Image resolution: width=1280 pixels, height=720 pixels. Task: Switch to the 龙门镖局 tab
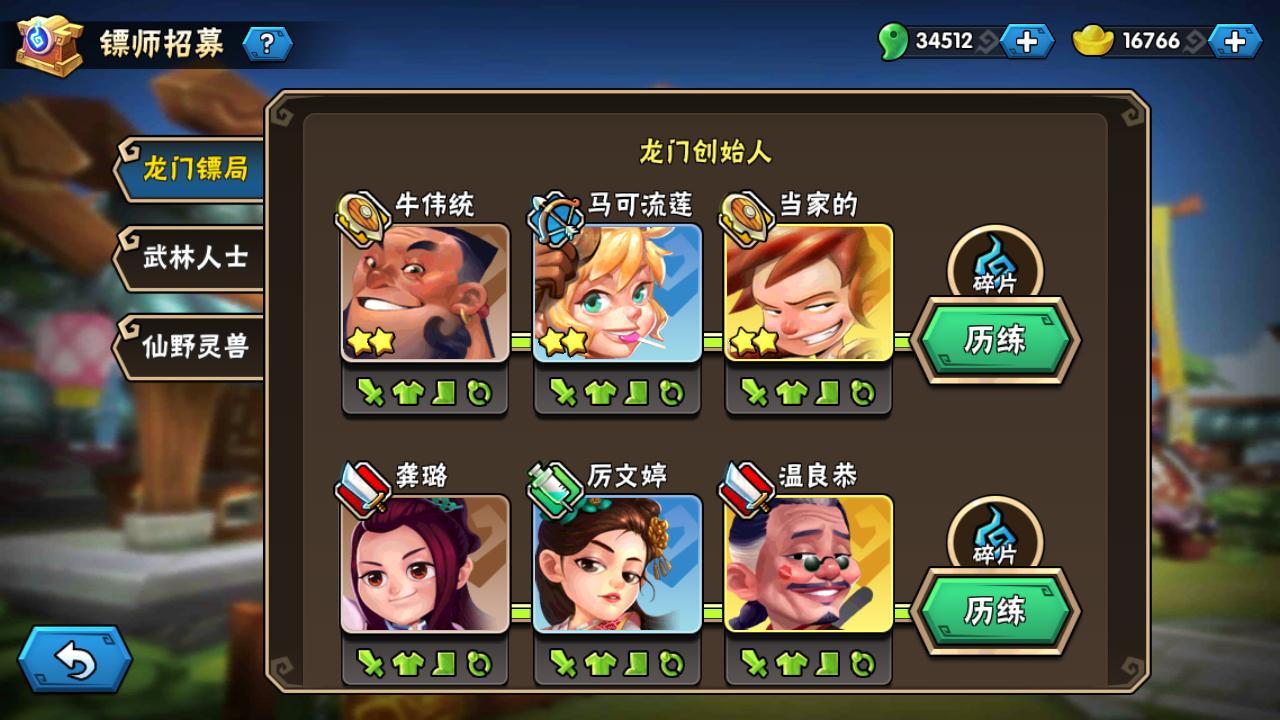[x=193, y=169]
